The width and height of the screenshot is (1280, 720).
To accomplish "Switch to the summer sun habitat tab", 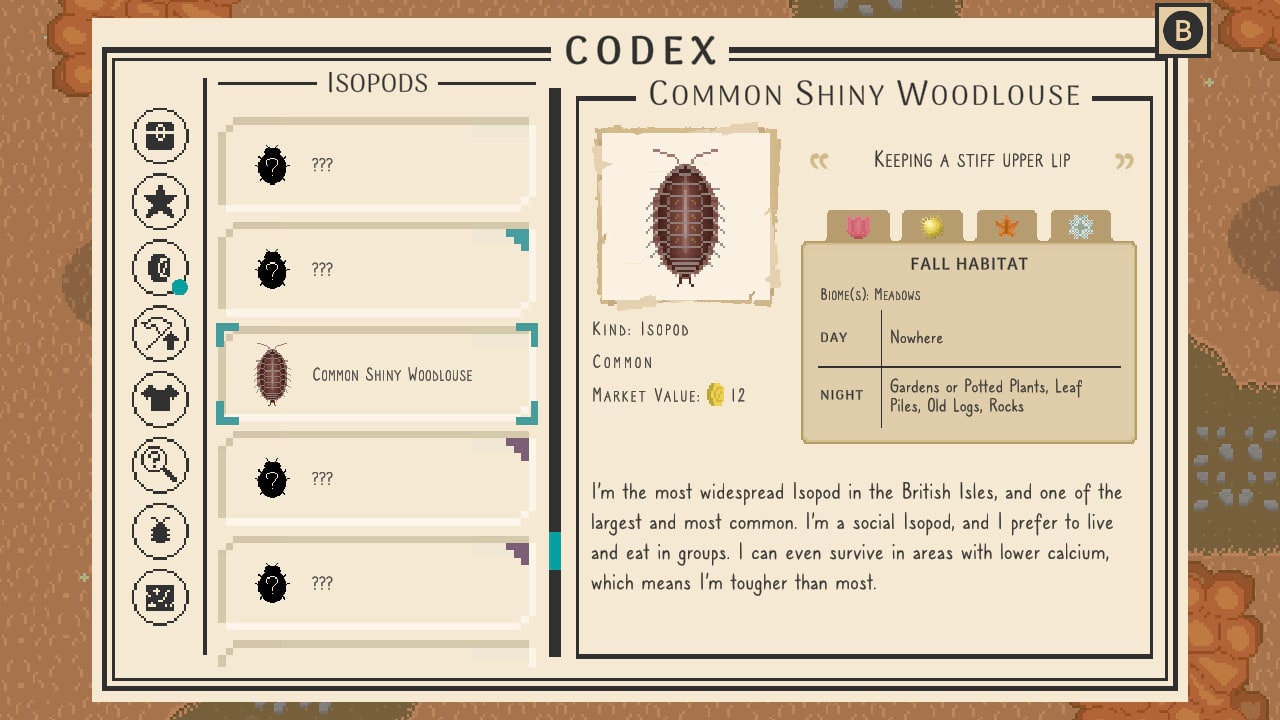I will [932, 227].
